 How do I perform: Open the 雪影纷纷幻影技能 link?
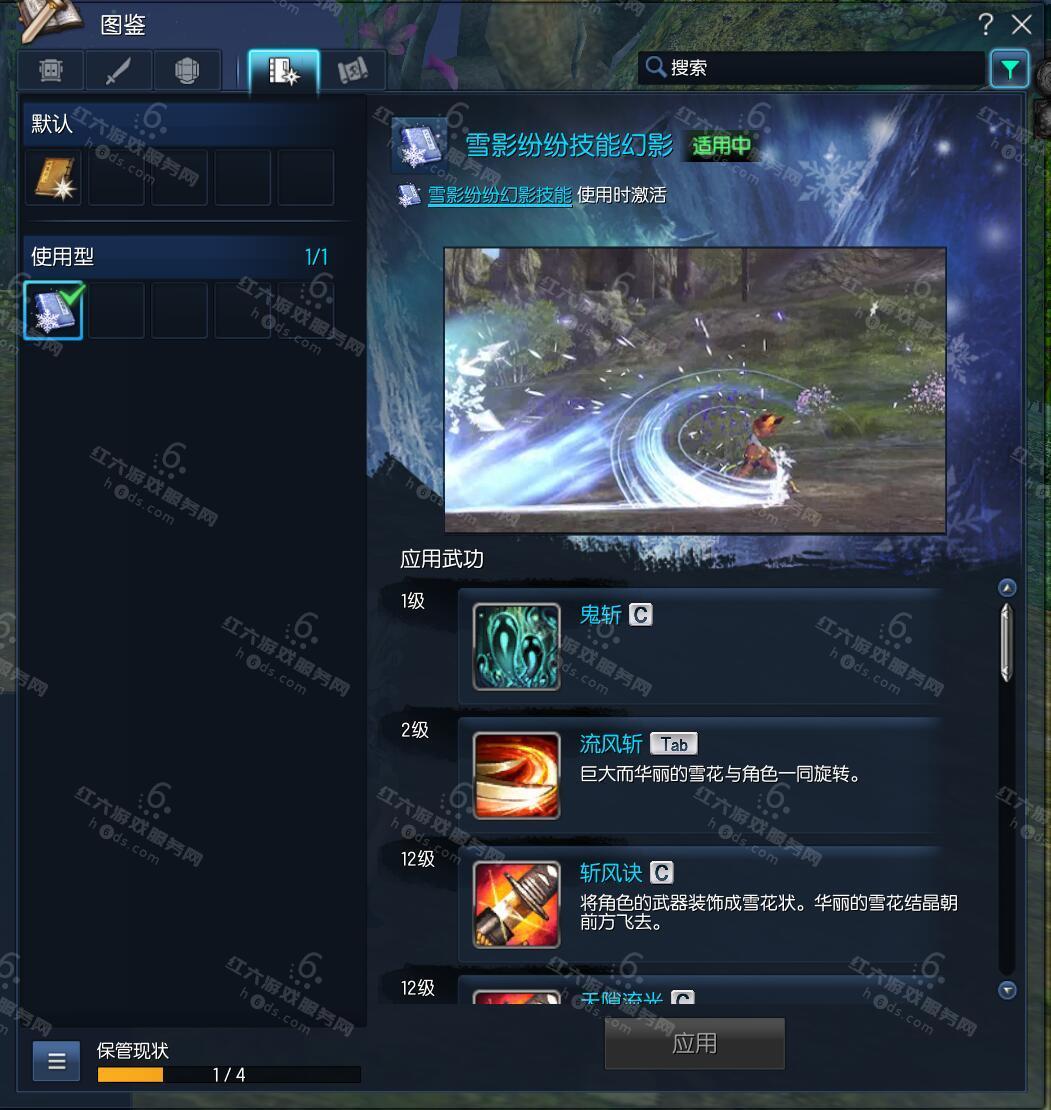point(499,195)
